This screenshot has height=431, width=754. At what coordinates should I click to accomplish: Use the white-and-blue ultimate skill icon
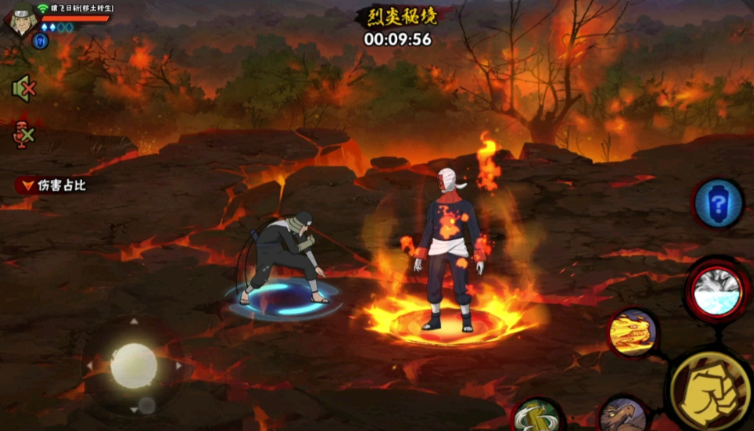(x=717, y=289)
